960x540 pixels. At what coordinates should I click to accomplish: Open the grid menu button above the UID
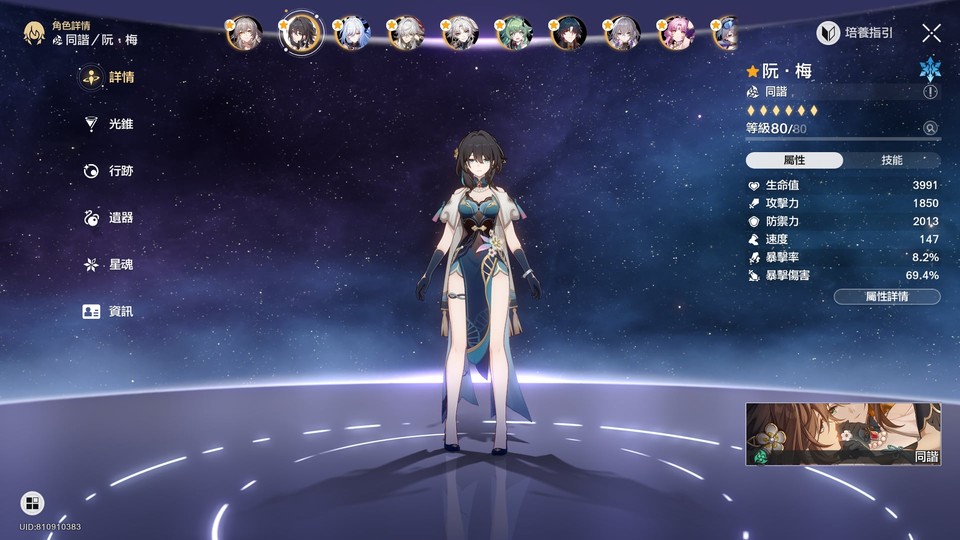[32, 502]
